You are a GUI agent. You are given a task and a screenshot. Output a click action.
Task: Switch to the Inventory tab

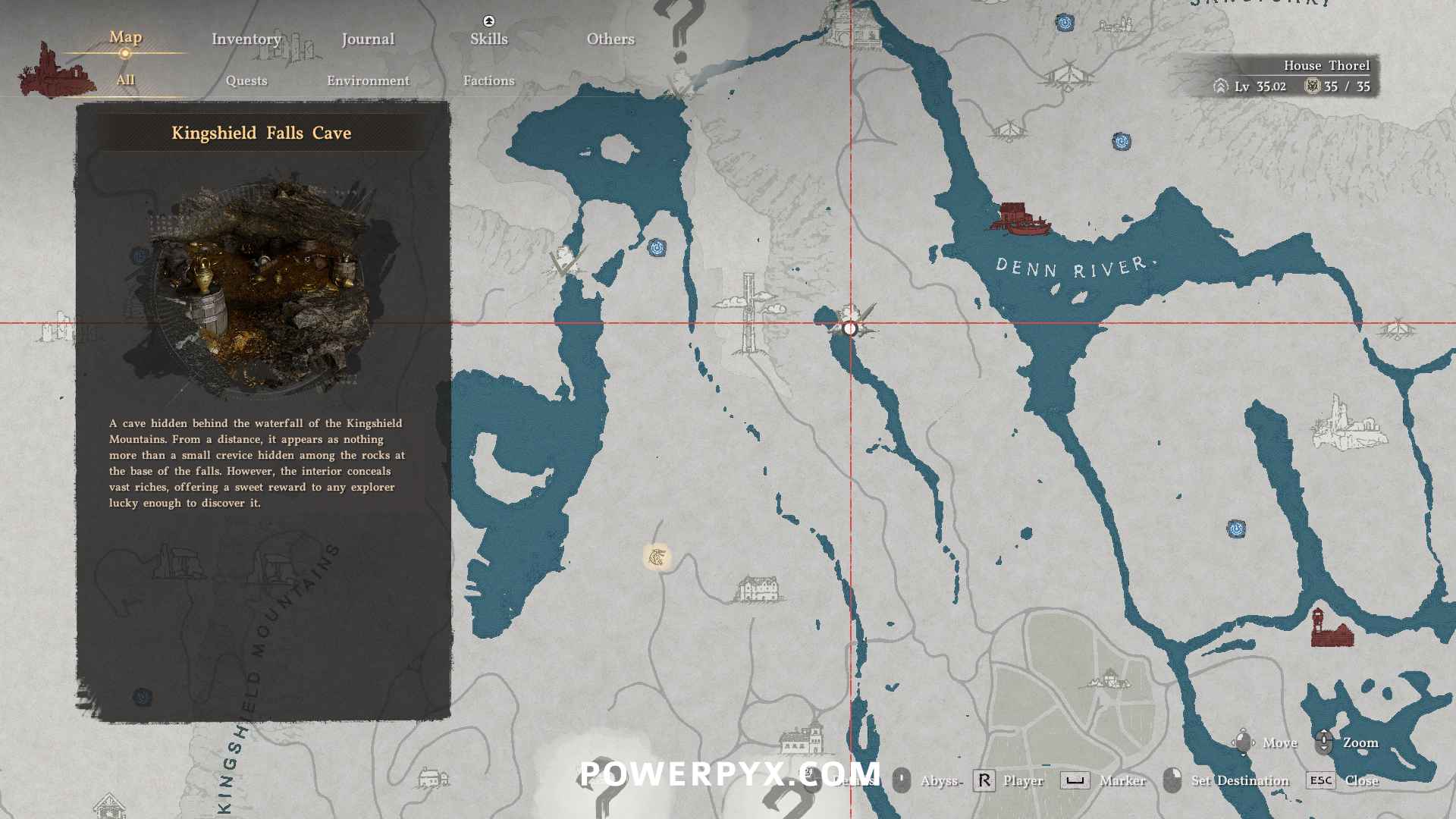[x=246, y=39]
